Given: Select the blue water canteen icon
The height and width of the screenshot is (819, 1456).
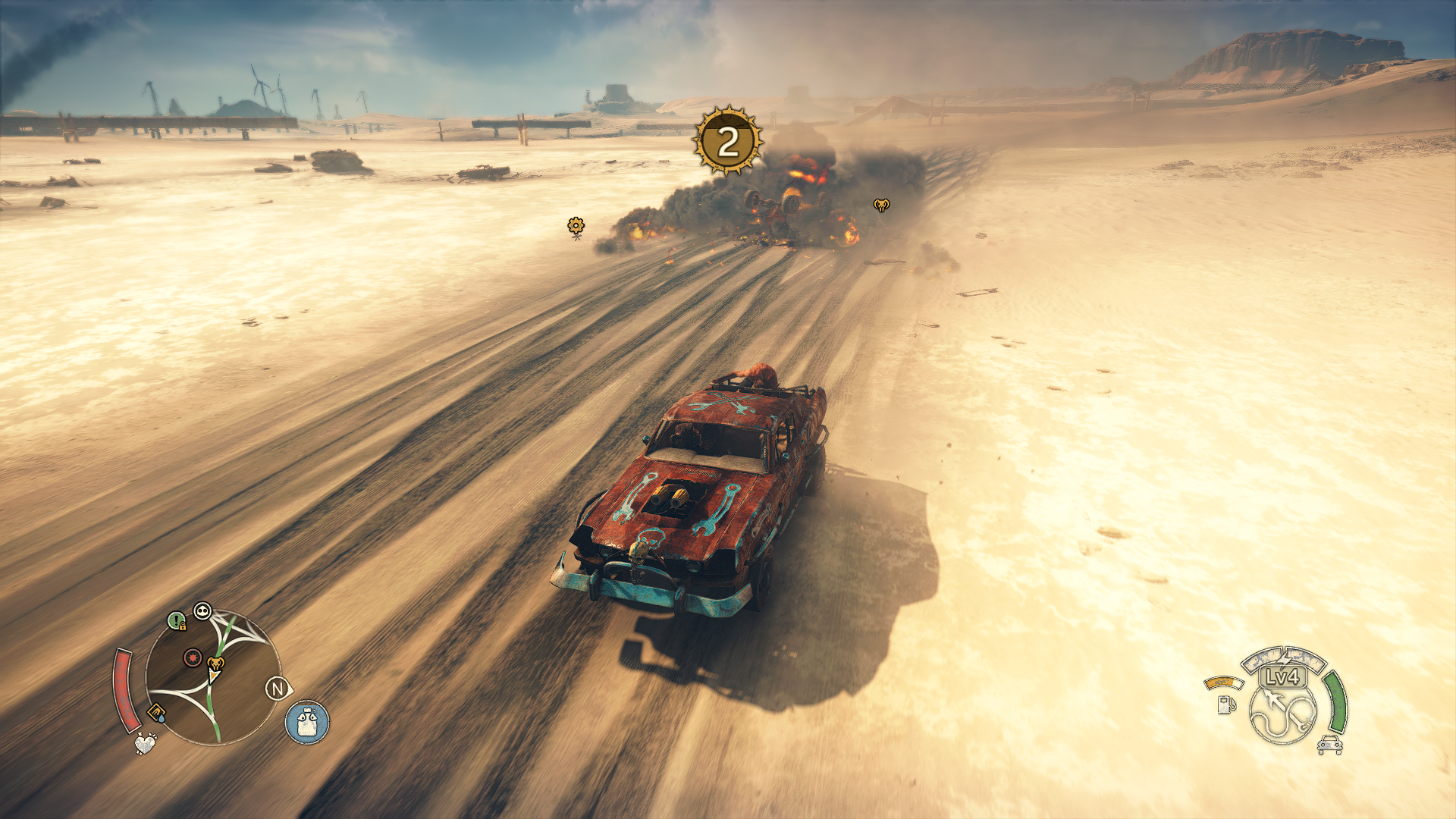Looking at the screenshot, I should tap(307, 722).
